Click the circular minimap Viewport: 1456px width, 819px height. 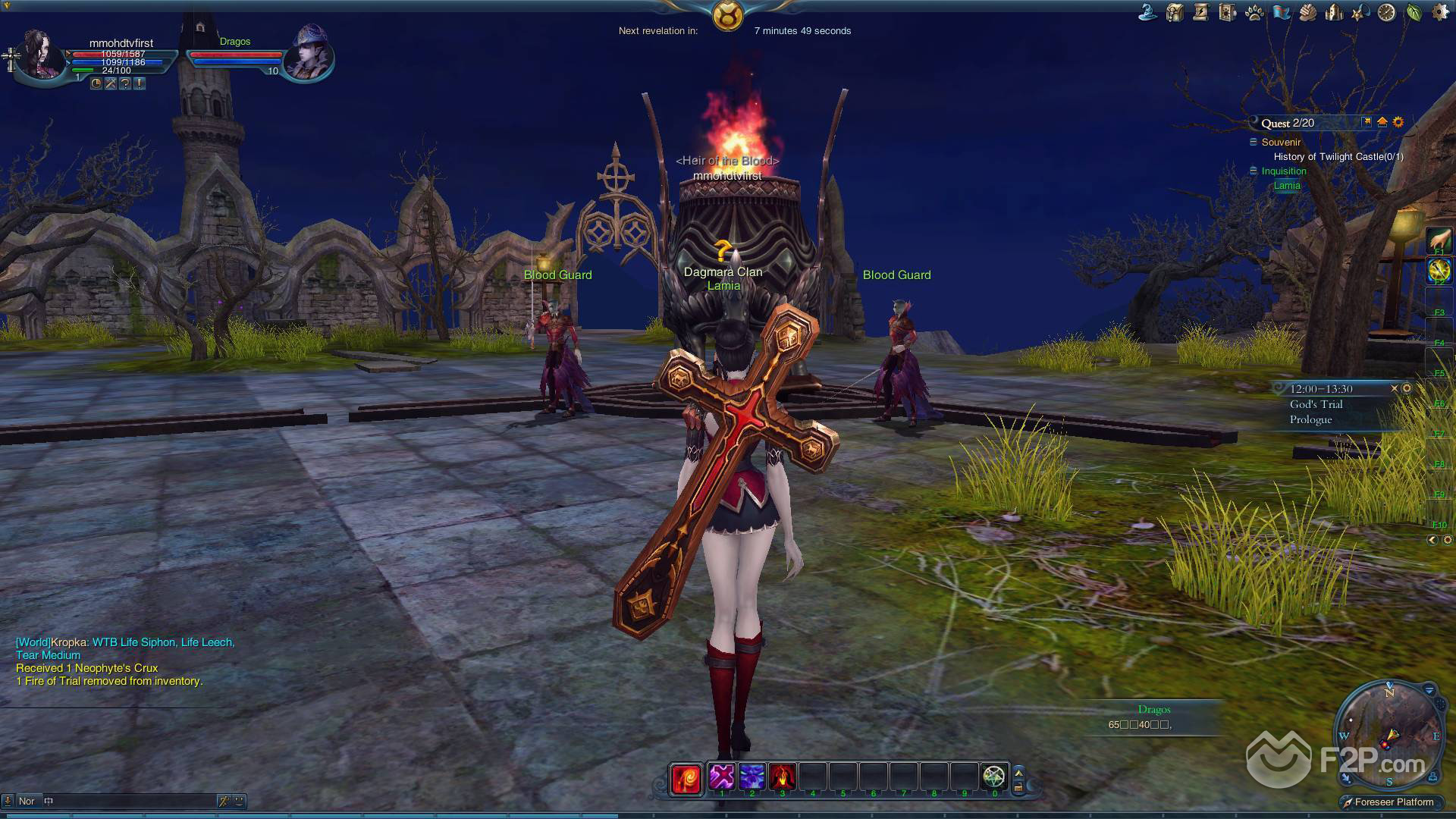(x=1389, y=734)
